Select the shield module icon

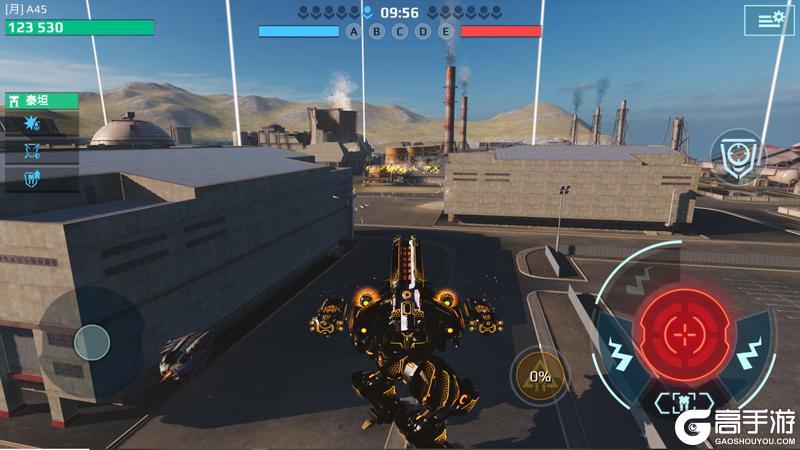(x=30, y=178)
